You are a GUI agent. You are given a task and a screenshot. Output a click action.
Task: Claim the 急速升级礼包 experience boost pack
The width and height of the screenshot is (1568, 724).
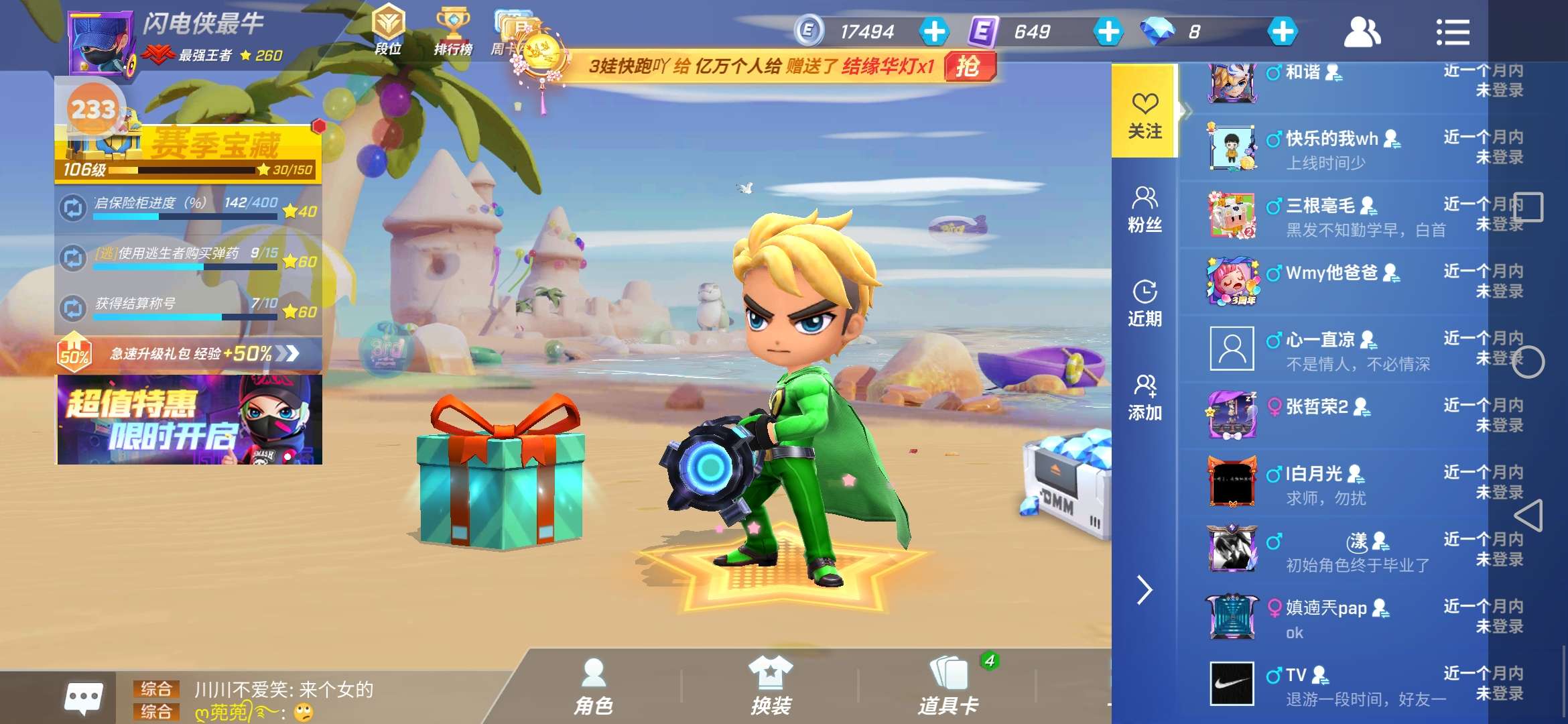click(x=190, y=354)
